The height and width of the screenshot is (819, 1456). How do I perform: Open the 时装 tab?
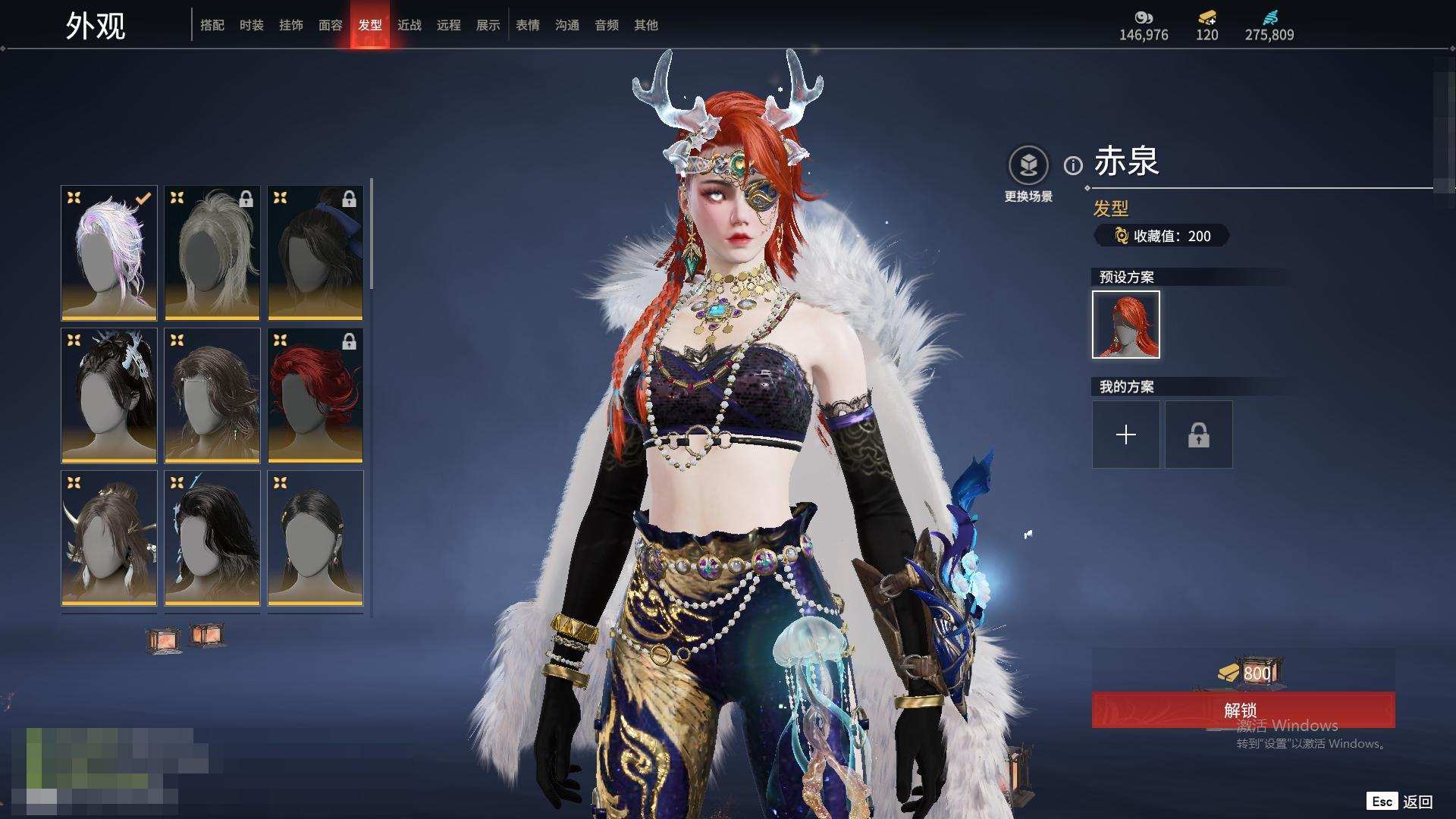point(252,25)
